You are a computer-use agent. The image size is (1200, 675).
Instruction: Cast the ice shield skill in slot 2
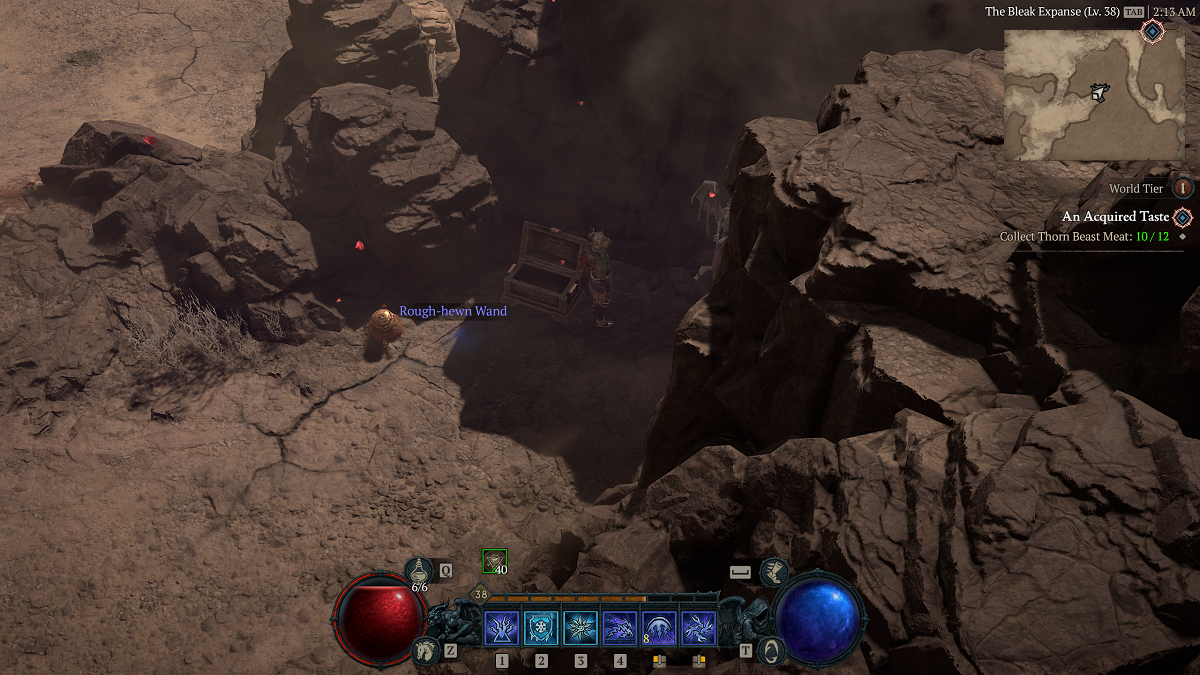point(541,629)
